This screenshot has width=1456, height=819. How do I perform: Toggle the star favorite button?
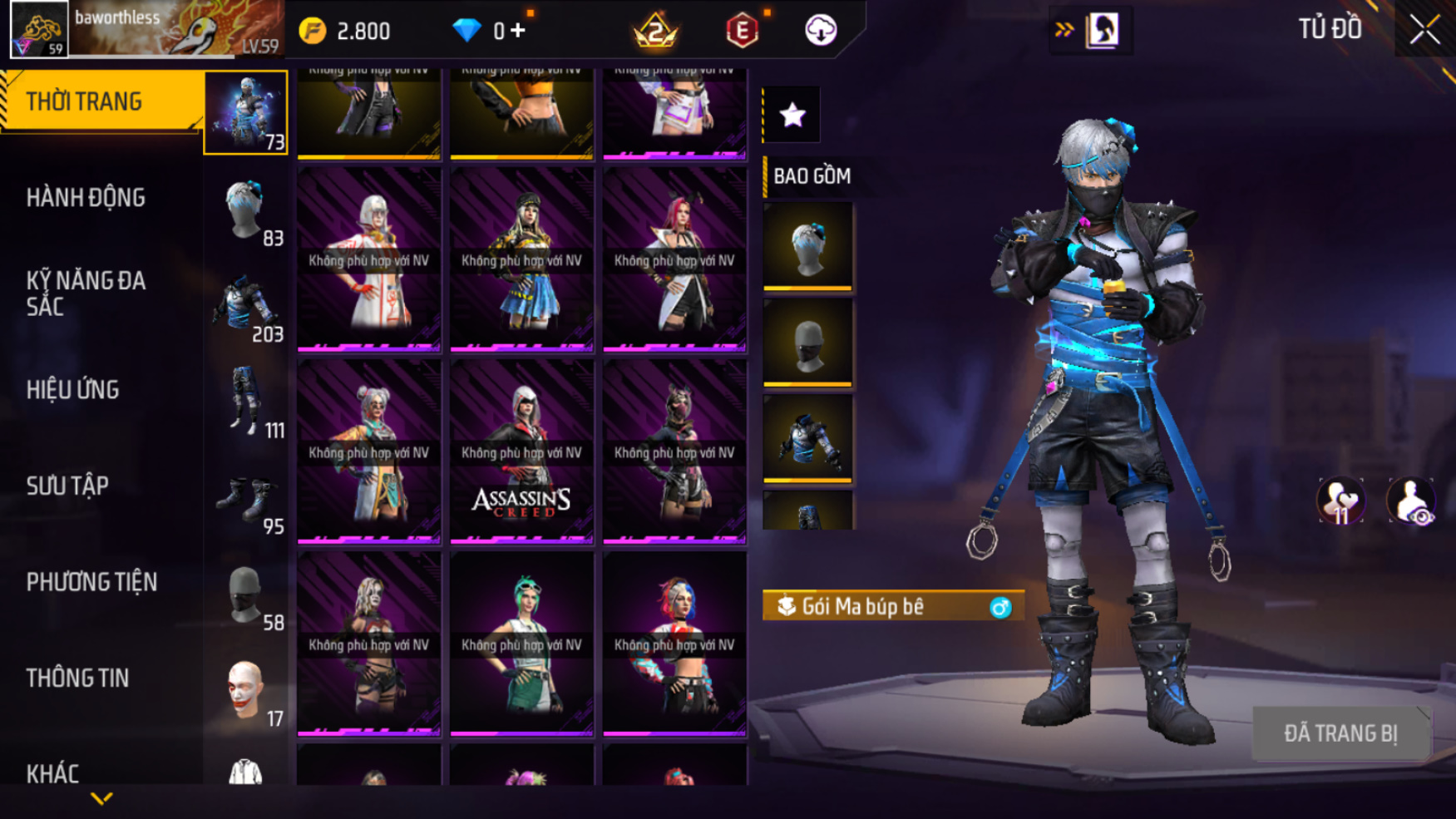792,115
